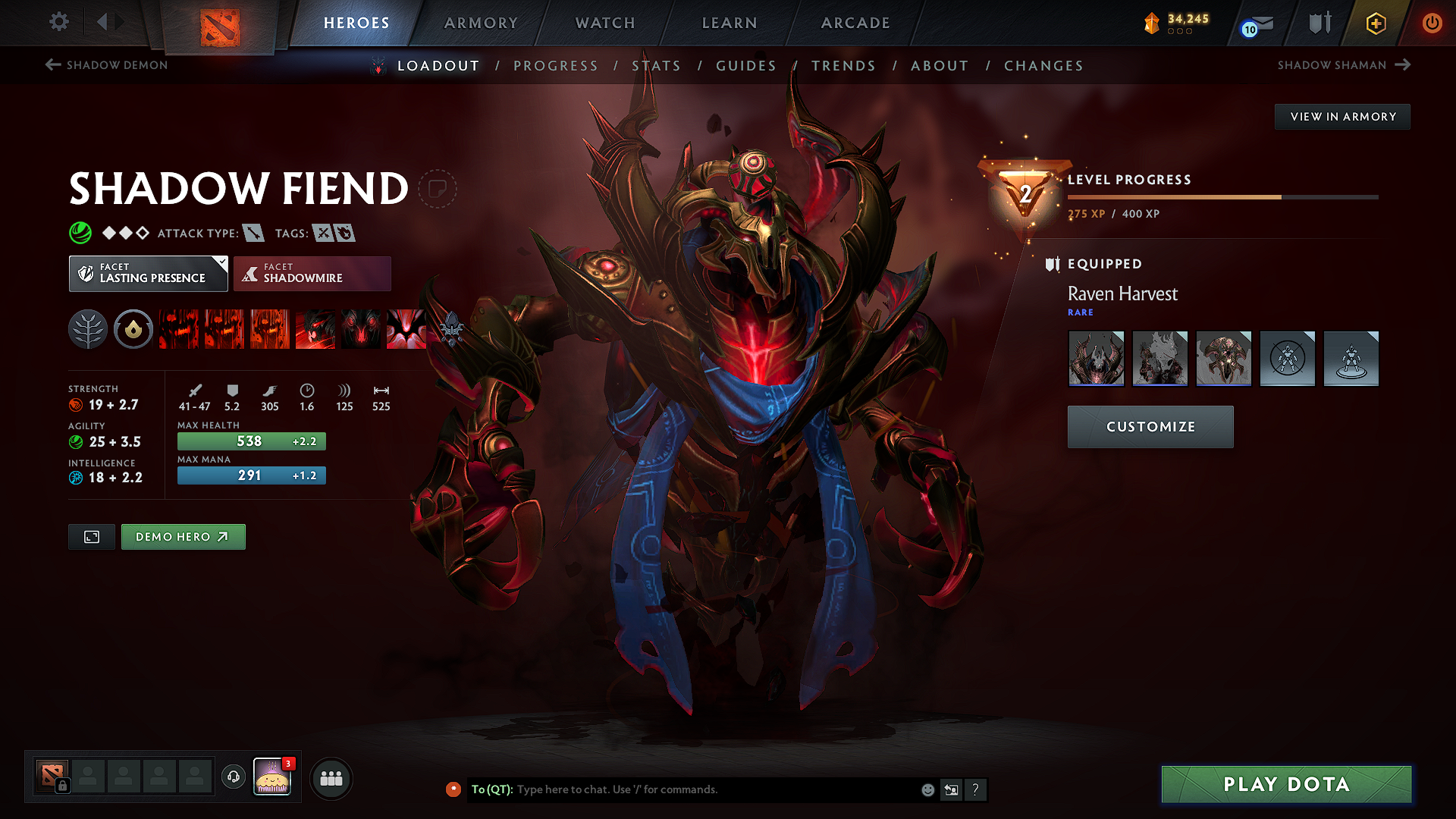Open the emoticon picker in chat
The width and height of the screenshot is (1456, 819).
tap(927, 789)
